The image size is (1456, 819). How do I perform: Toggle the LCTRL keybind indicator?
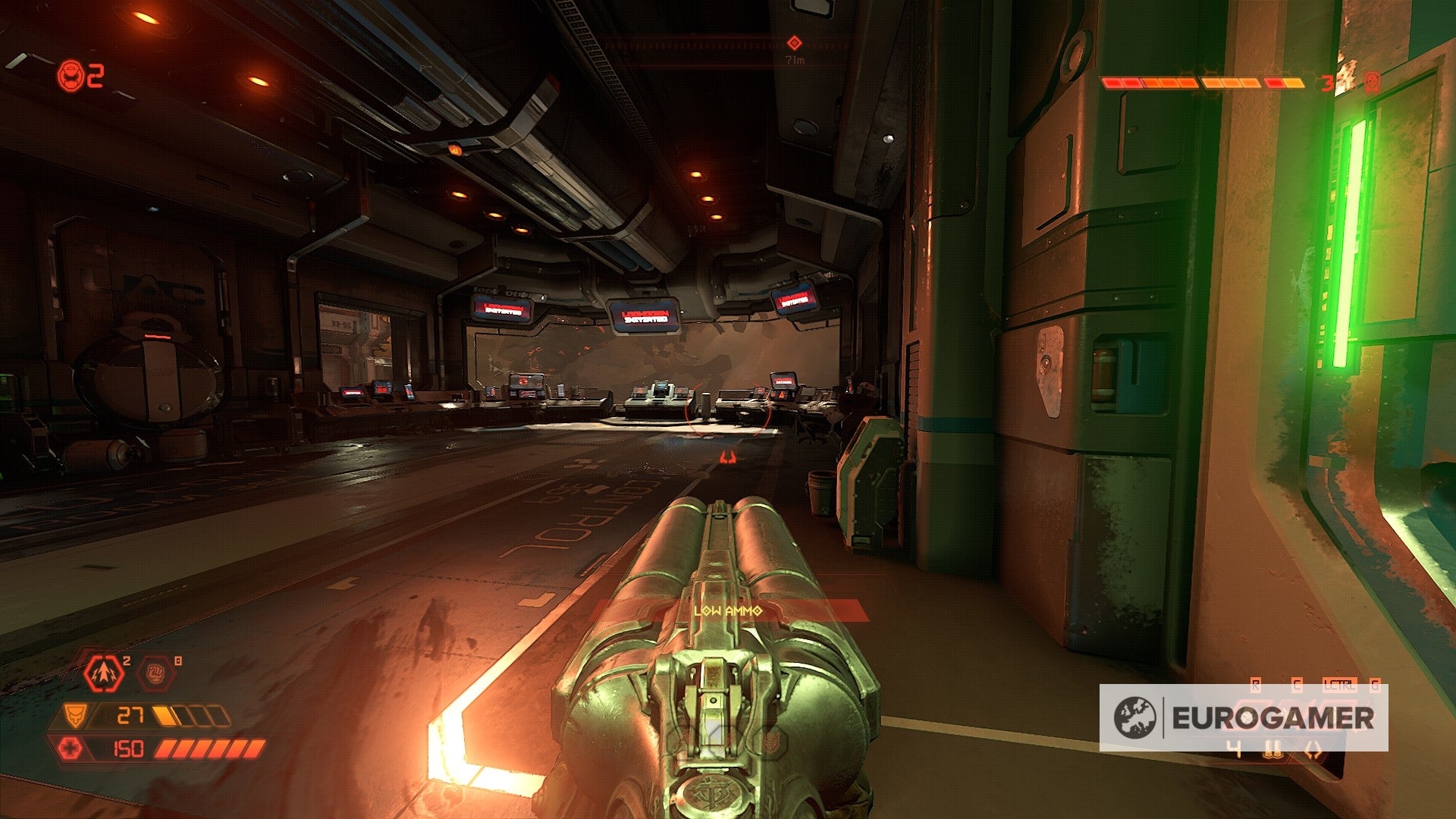(1340, 685)
